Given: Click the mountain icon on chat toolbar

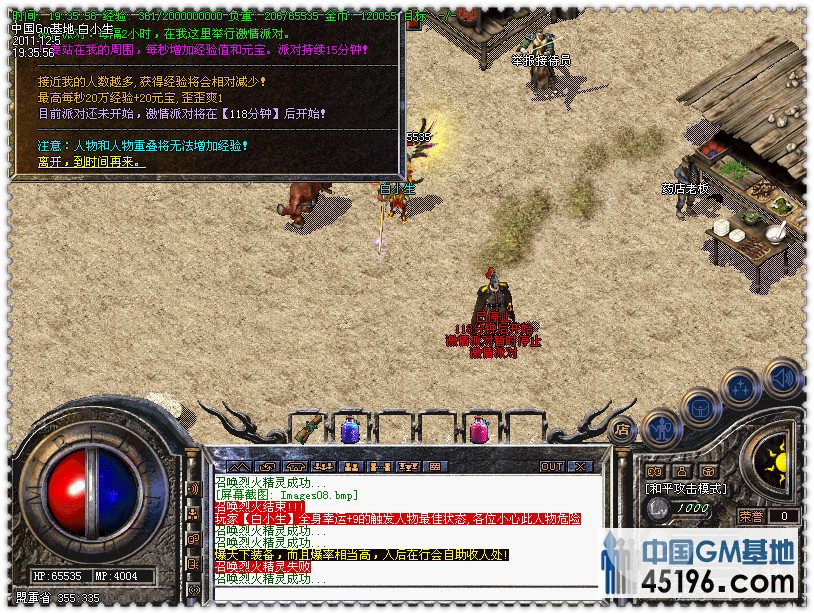Looking at the screenshot, I should (237, 466).
